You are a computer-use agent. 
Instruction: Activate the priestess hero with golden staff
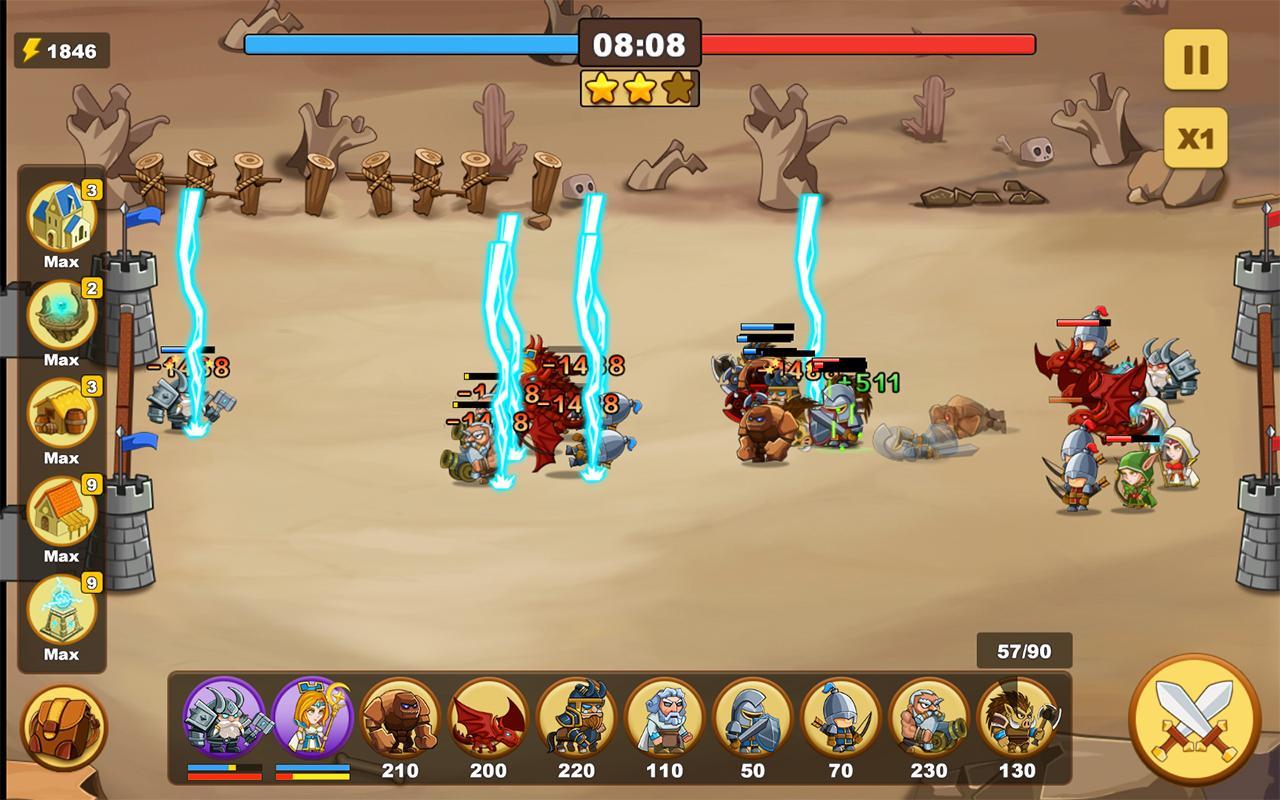pyautogui.click(x=314, y=716)
